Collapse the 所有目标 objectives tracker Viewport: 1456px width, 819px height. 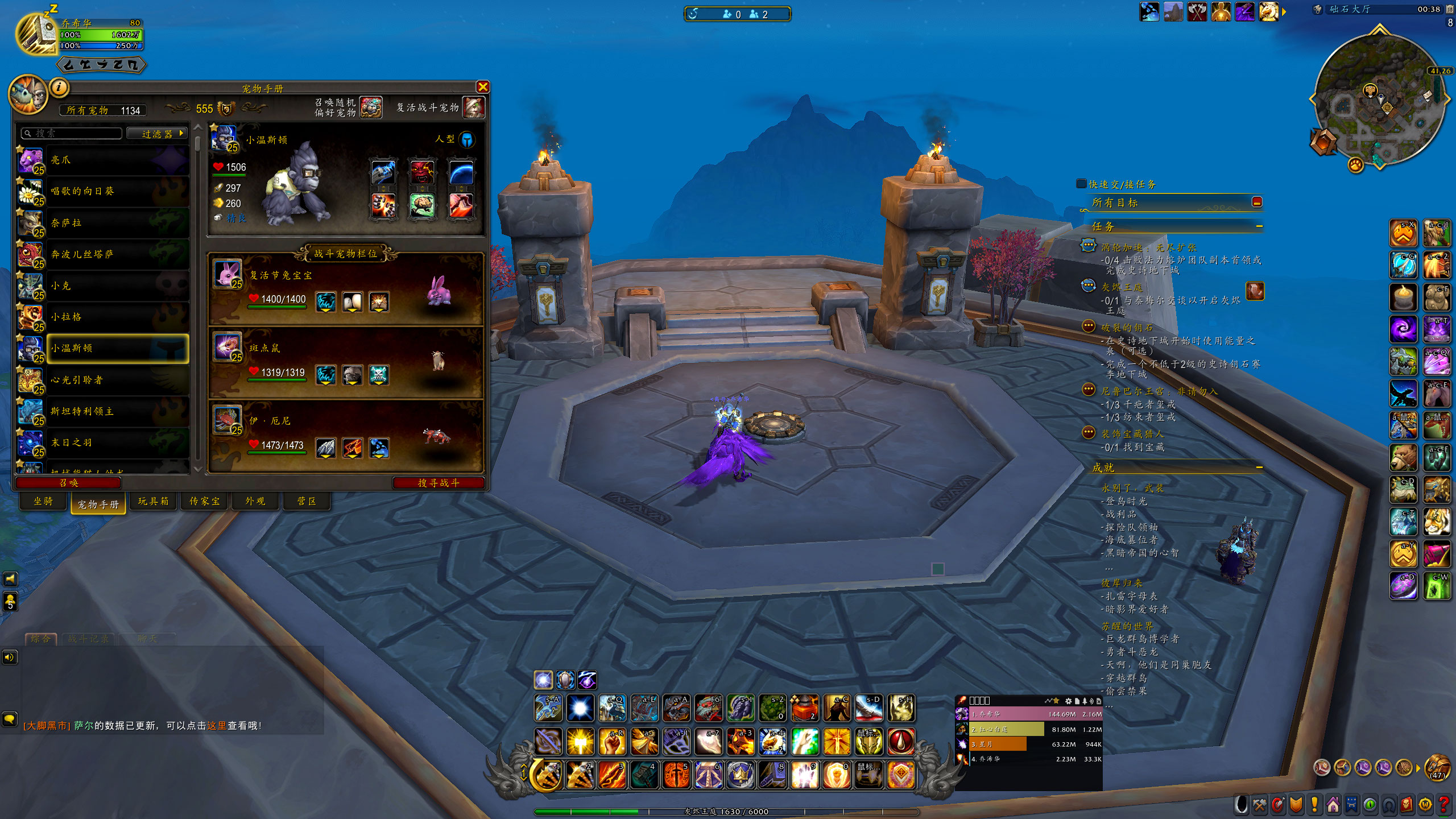1257,202
